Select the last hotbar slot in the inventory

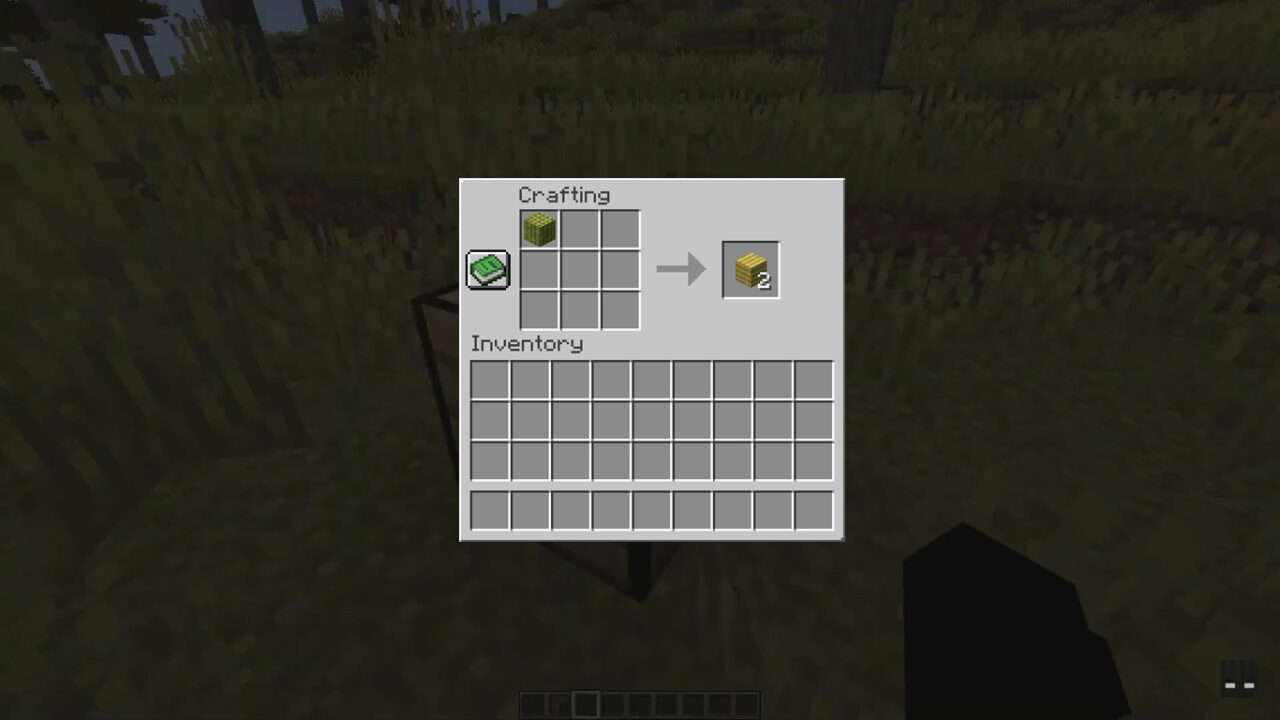(811, 510)
